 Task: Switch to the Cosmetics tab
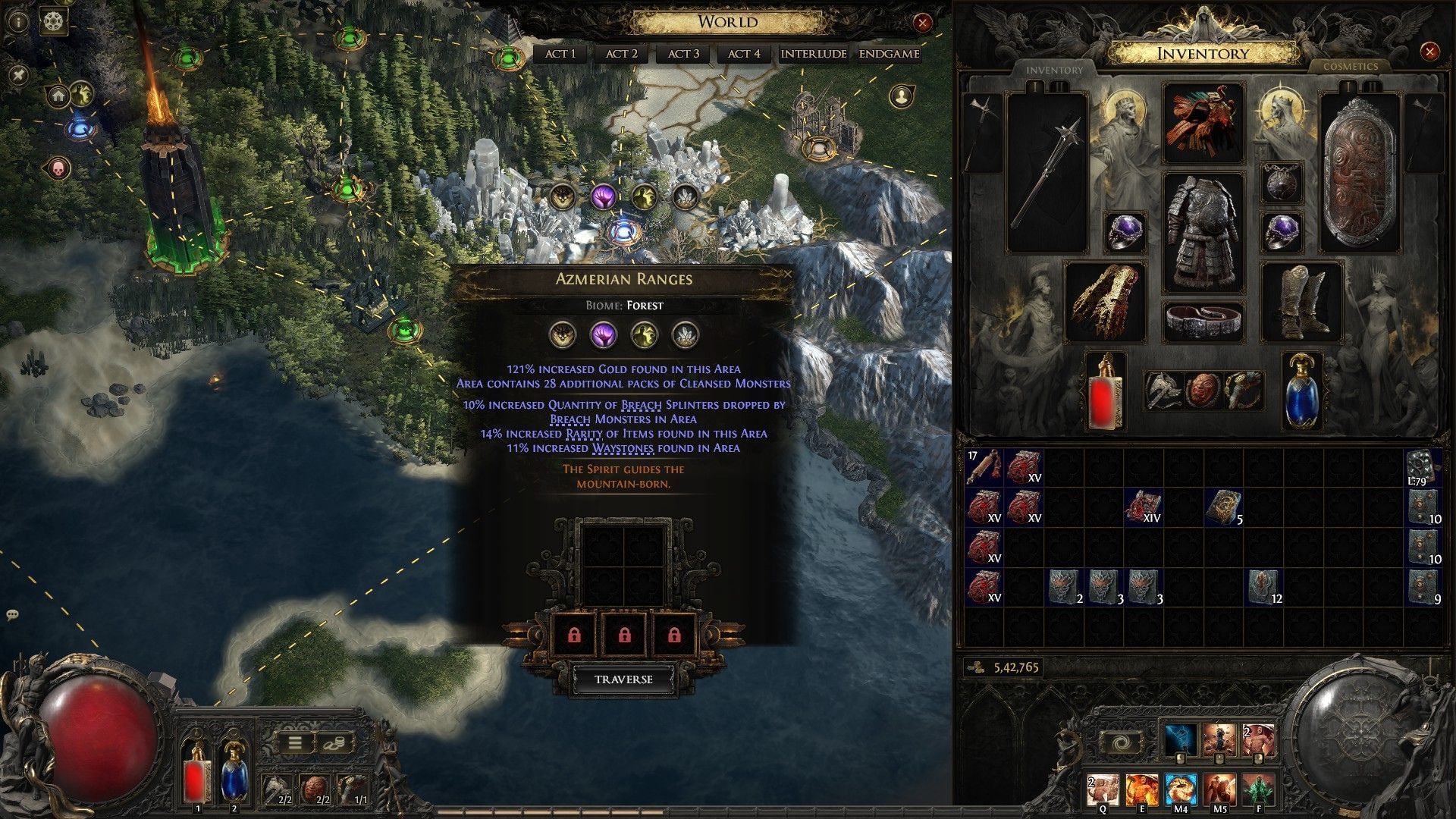tap(1350, 67)
